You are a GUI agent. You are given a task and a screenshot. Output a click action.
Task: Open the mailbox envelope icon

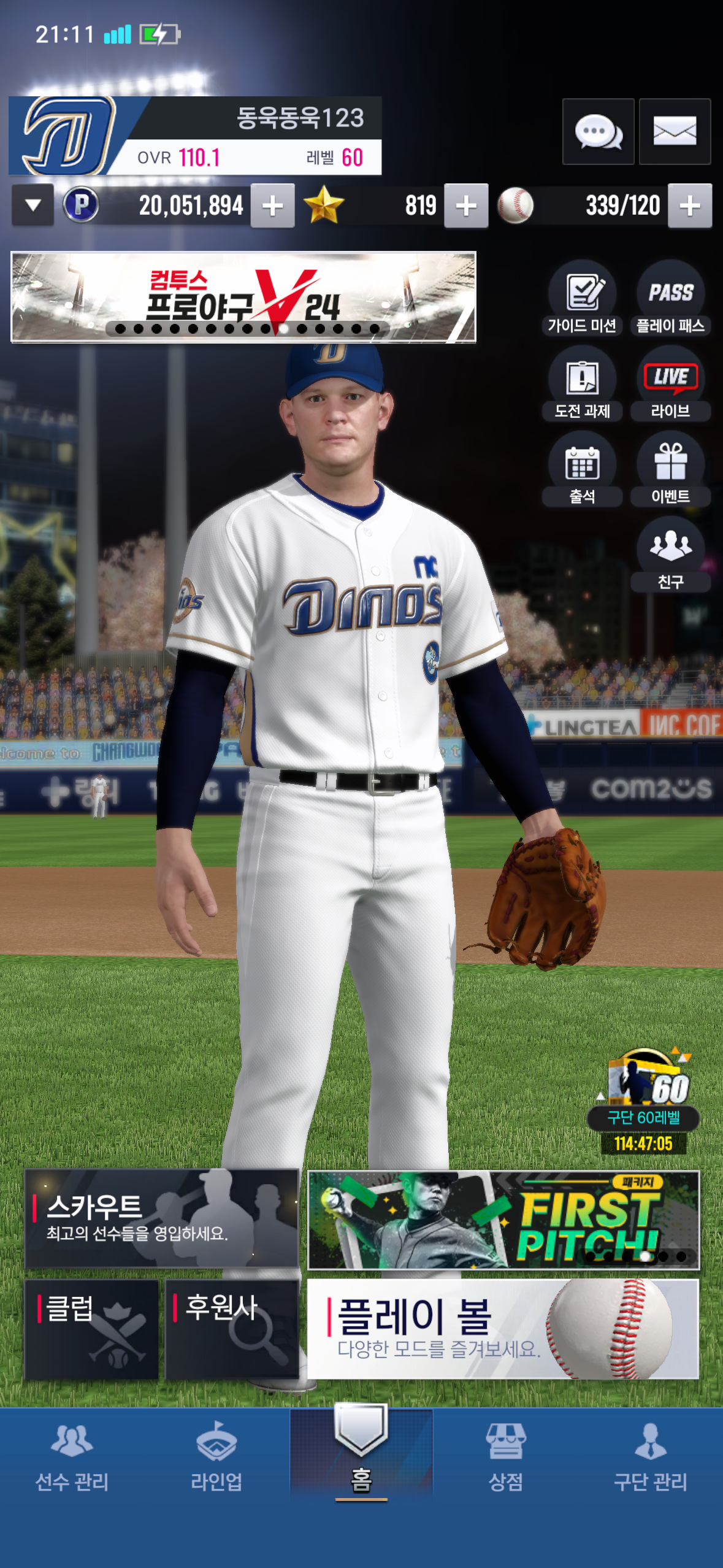[675, 131]
